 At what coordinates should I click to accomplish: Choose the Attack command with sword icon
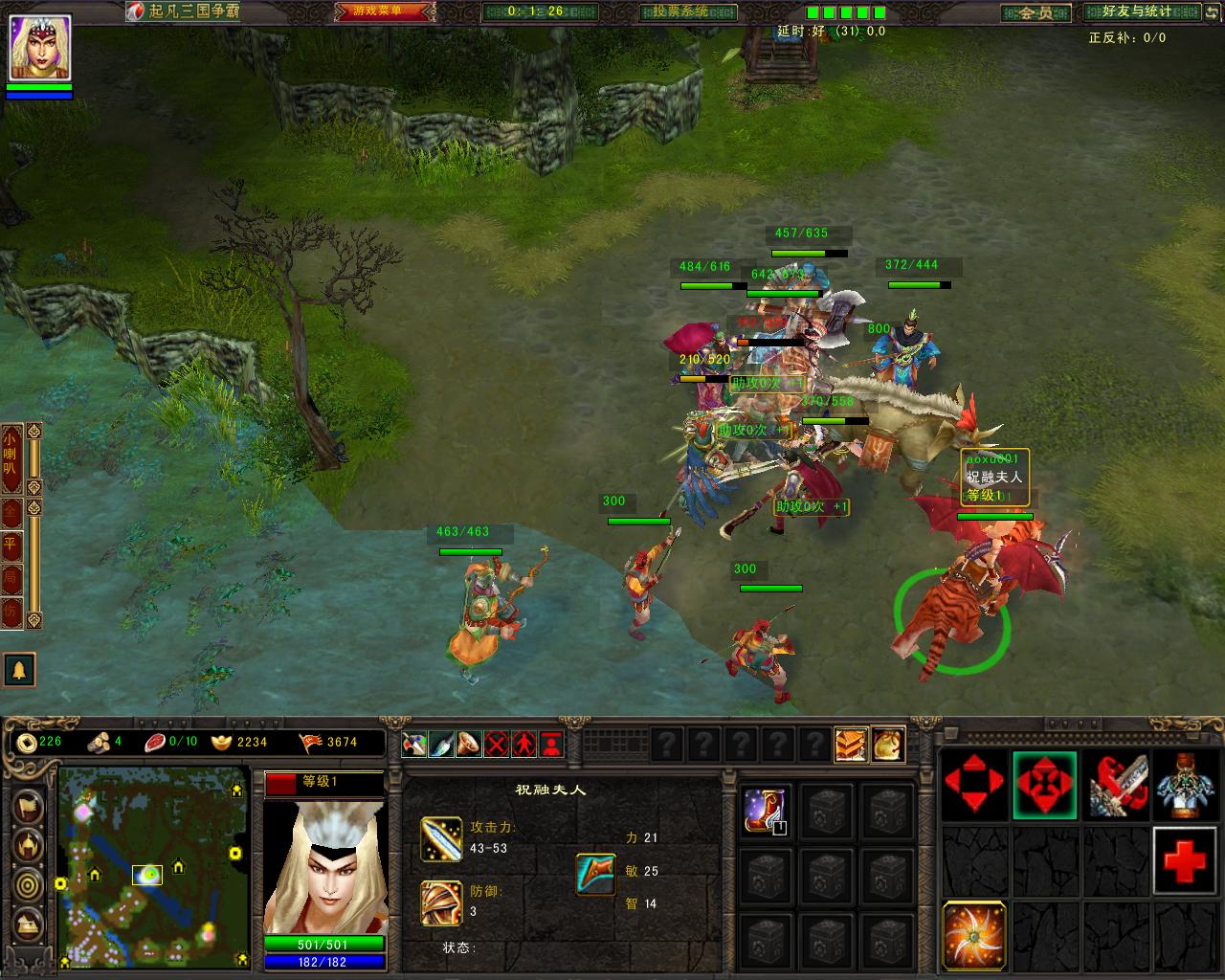(x=1116, y=786)
